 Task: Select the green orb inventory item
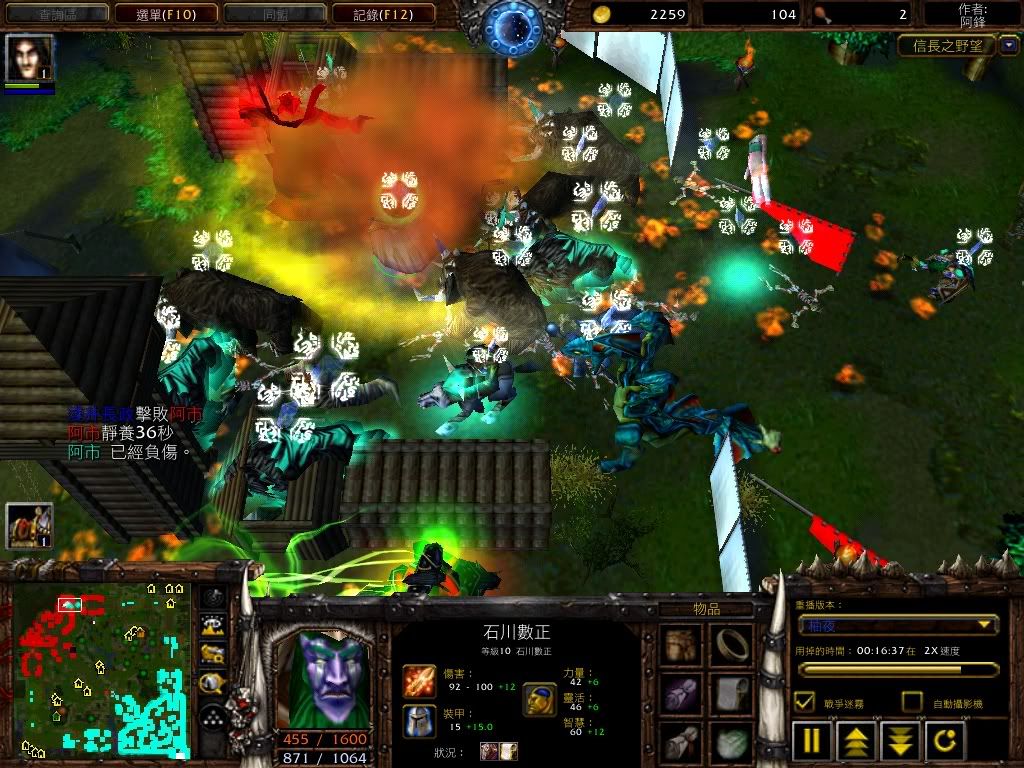(732, 742)
